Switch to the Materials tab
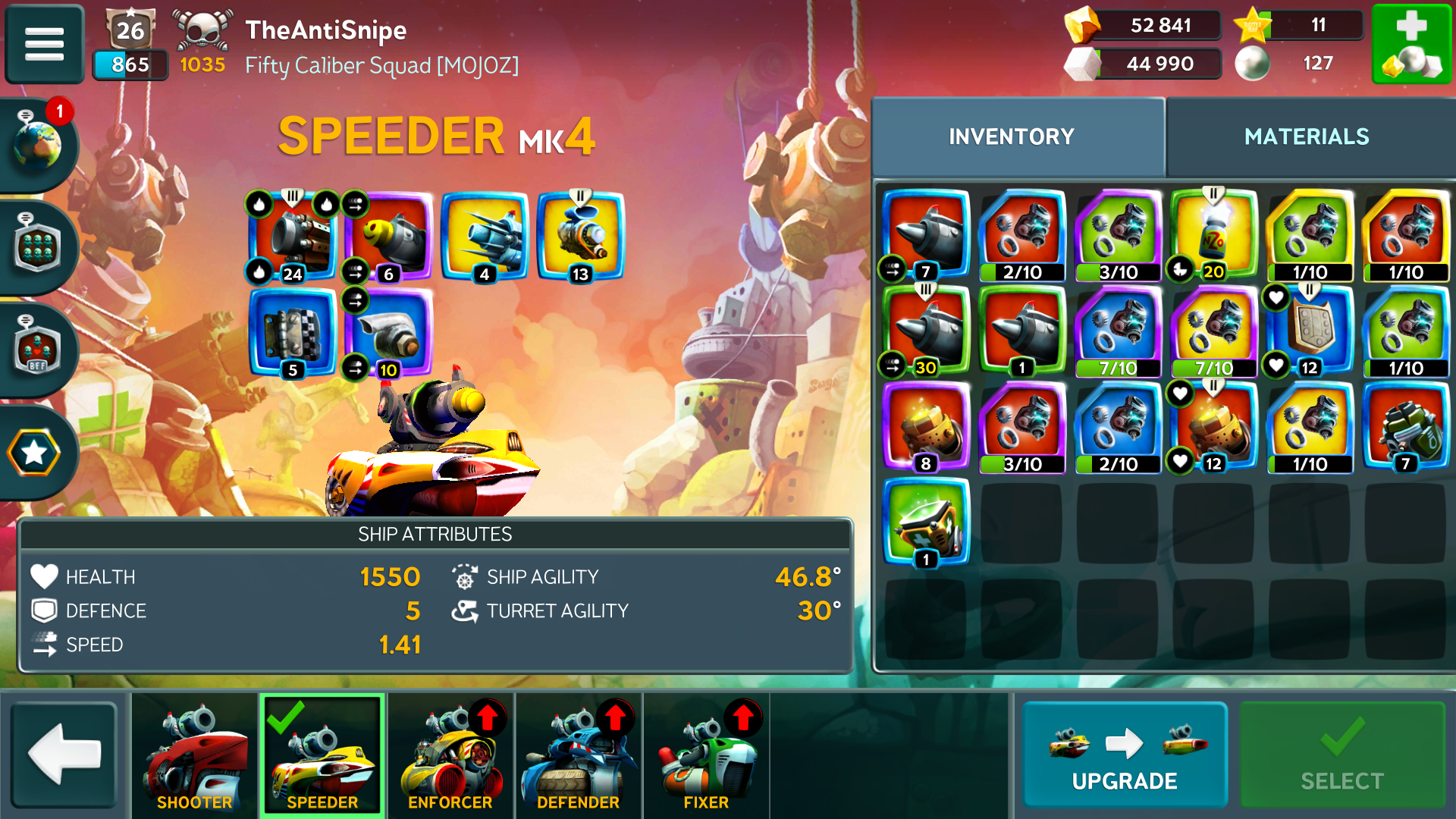1456x819 pixels. pos(1306,136)
